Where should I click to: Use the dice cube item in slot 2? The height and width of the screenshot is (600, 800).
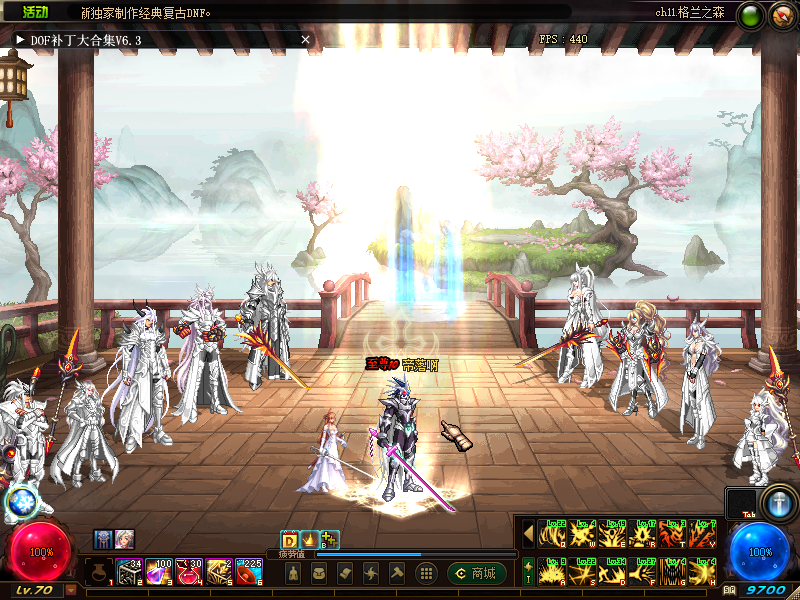[x=129, y=571]
